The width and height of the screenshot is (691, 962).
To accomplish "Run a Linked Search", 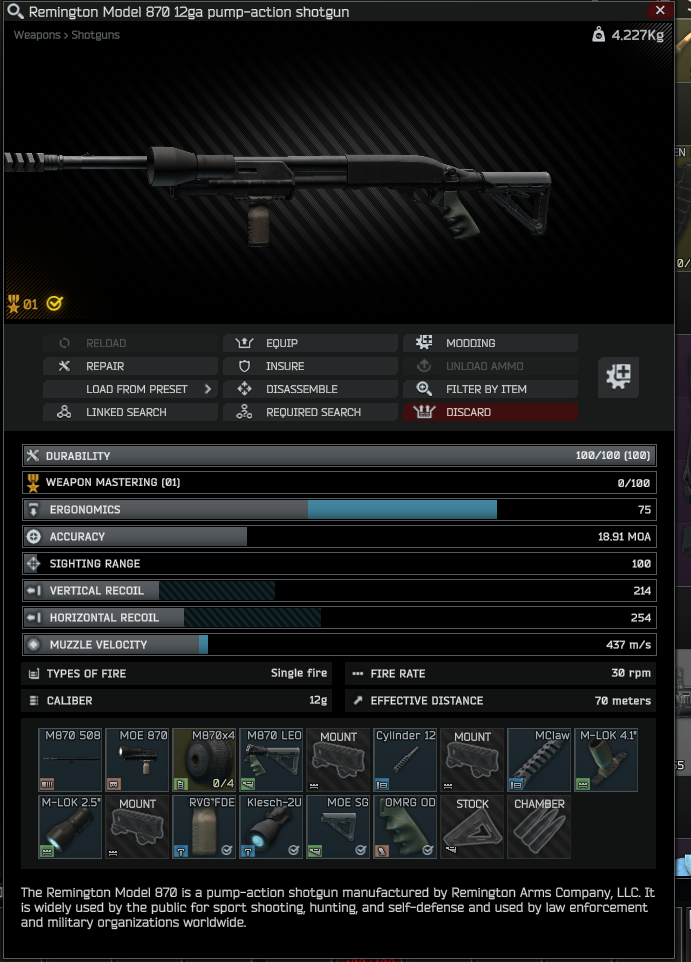I will 129,412.
